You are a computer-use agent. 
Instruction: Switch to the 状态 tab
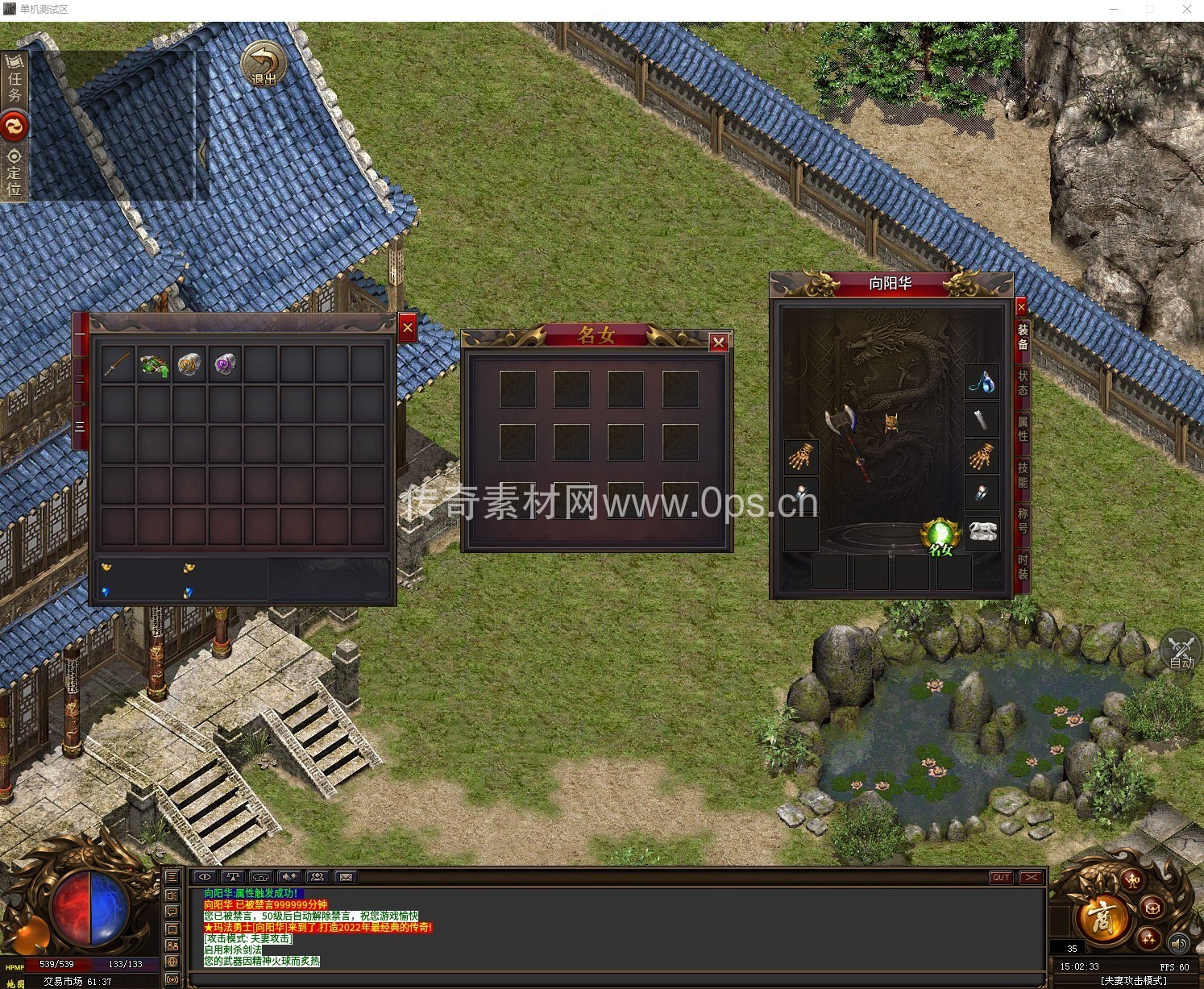pos(1023,383)
